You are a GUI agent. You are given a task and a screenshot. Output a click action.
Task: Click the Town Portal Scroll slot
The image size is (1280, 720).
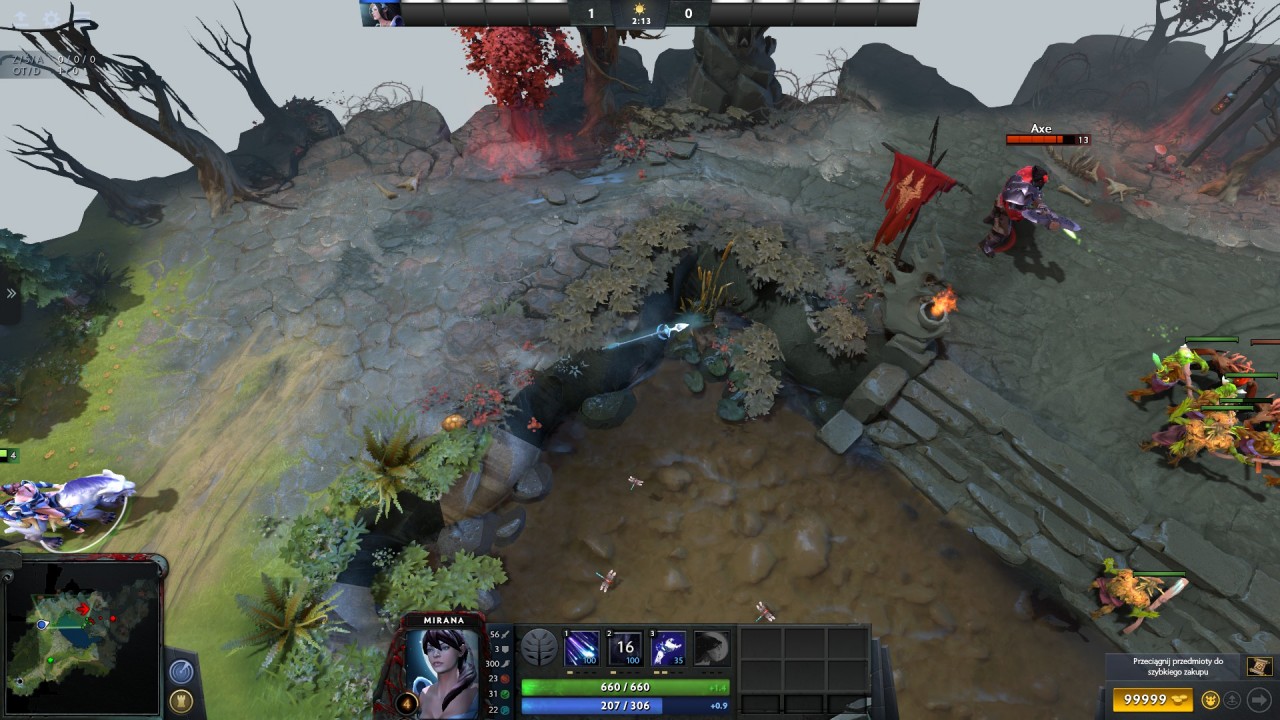coord(1258,666)
